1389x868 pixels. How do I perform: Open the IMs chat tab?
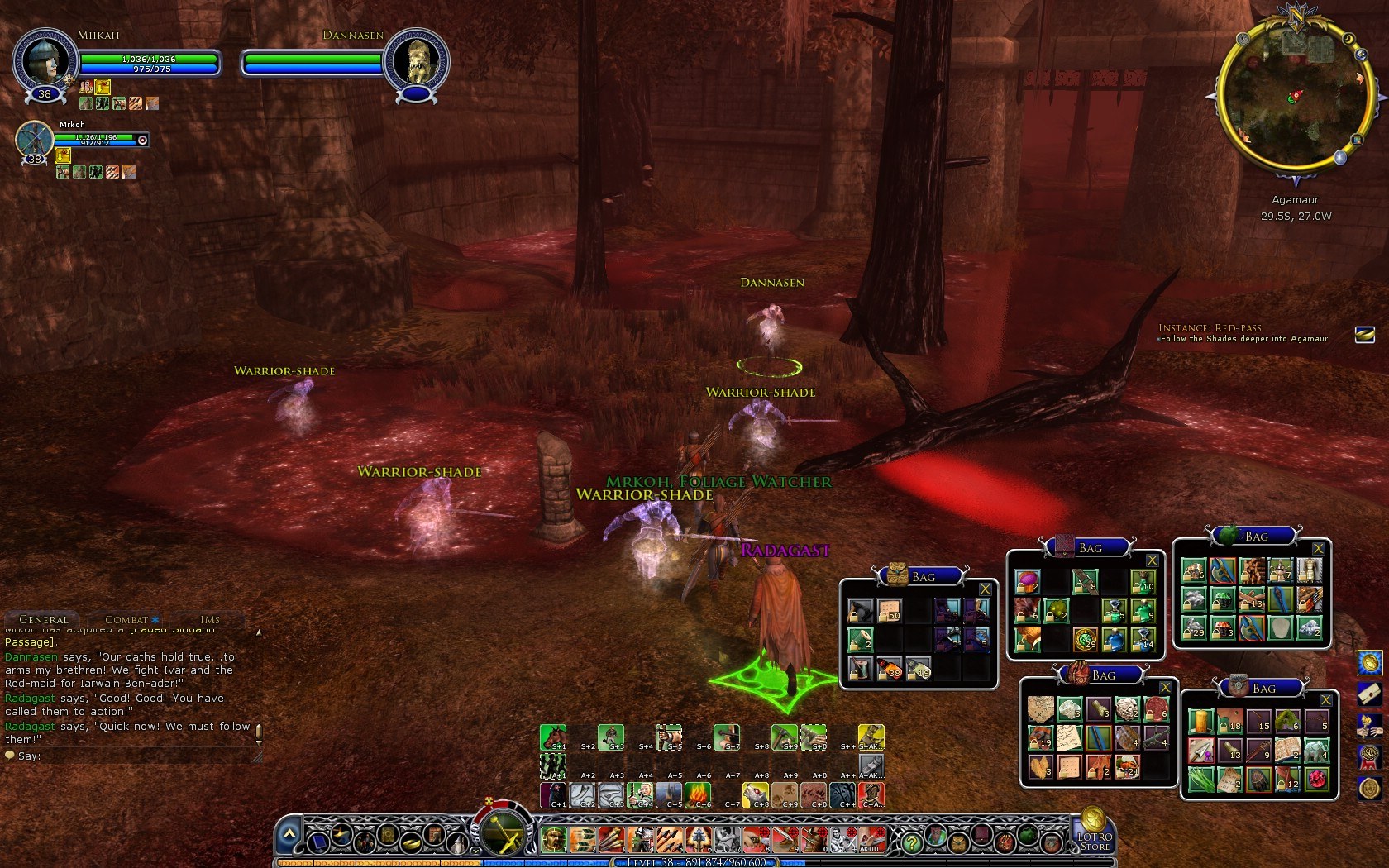click(x=210, y=619)
